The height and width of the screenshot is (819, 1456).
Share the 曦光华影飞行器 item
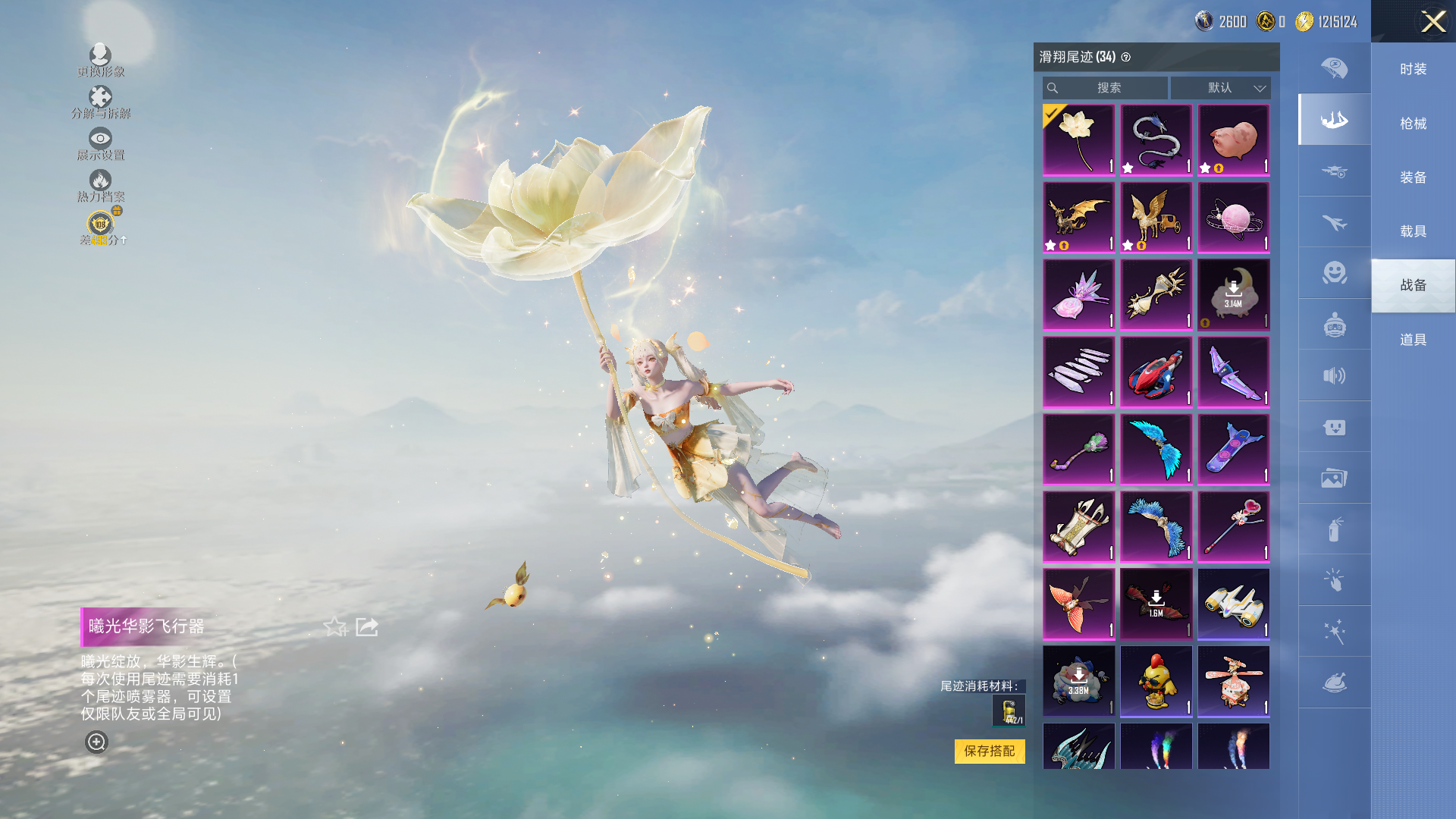[x=367, y=627]
